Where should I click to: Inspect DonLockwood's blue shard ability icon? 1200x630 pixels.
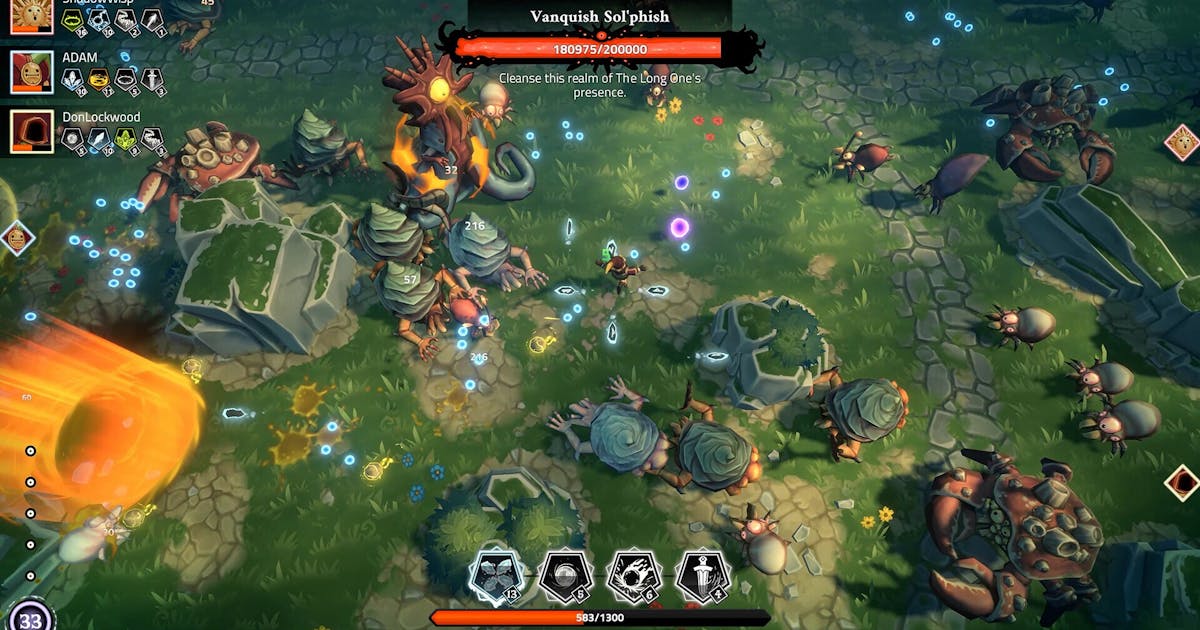pos(100,139)
